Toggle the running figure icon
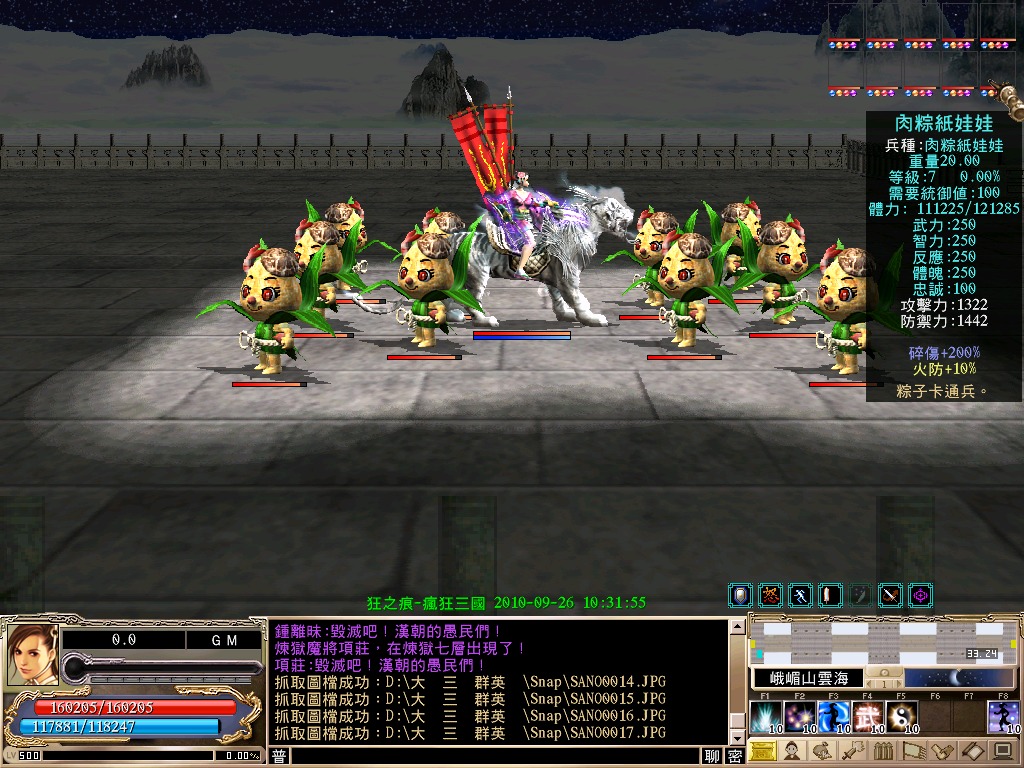This screenshot has height=768, width=1024. click(800, 596)
